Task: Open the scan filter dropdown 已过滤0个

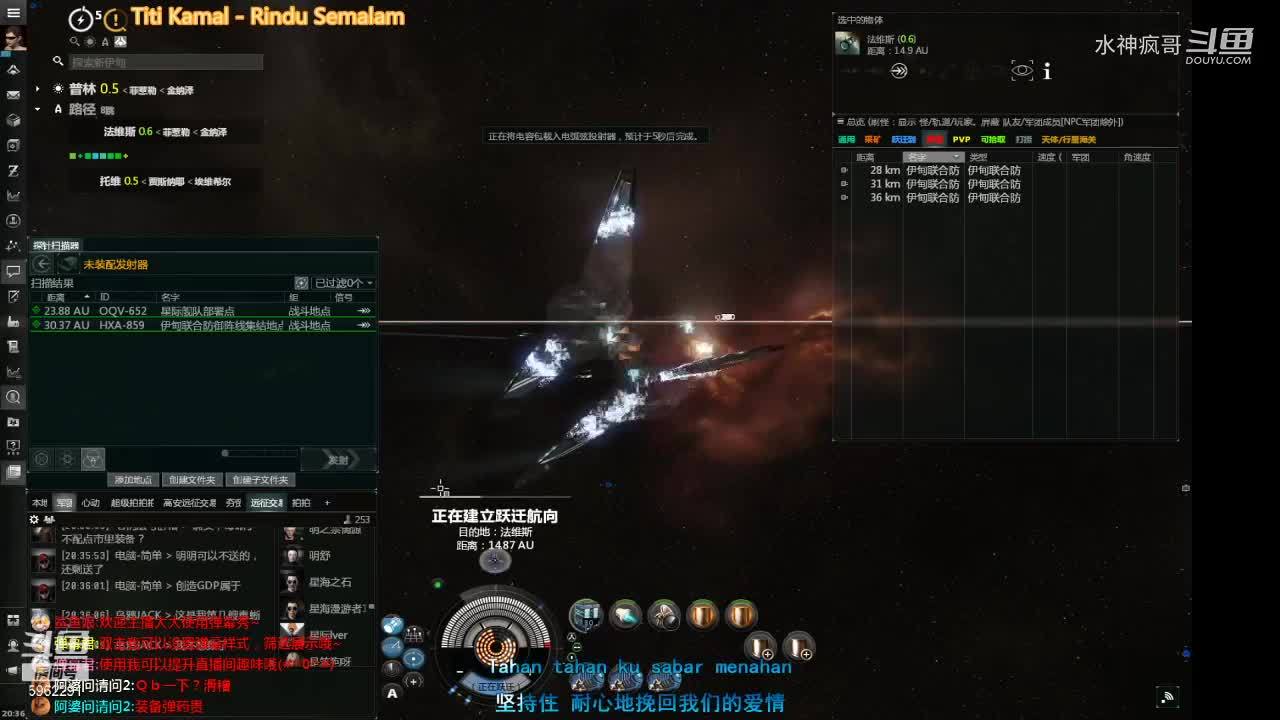Action: pos(343,283)
